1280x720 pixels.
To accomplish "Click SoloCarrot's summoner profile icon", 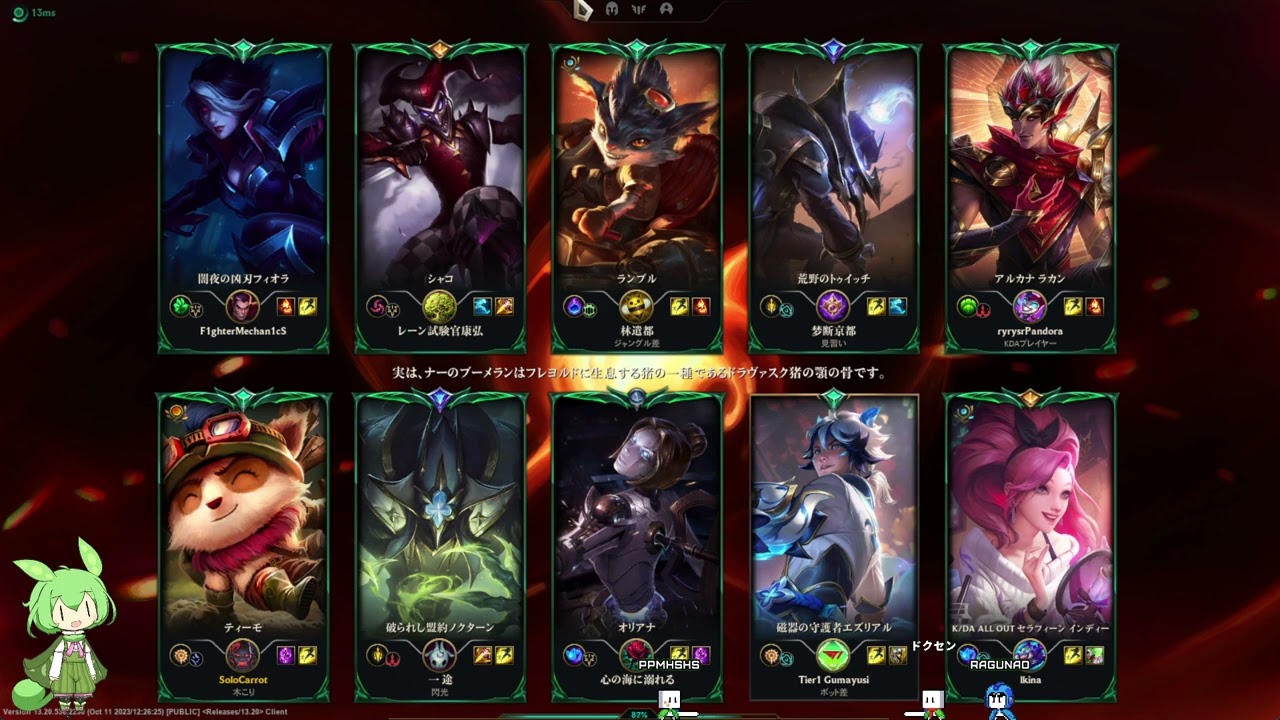I will [243, 656].
